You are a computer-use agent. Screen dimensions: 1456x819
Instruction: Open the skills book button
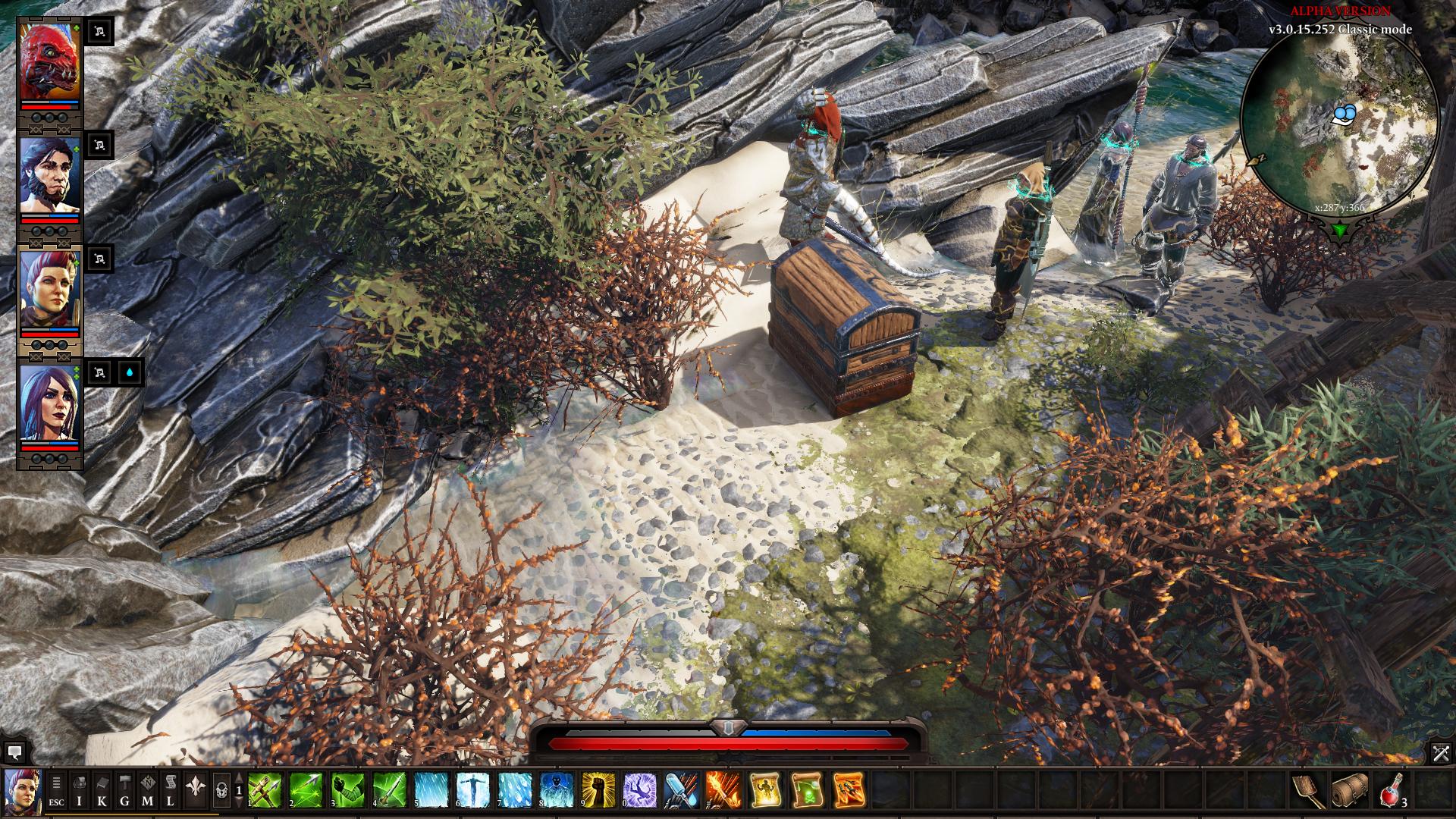click(102, 791)
